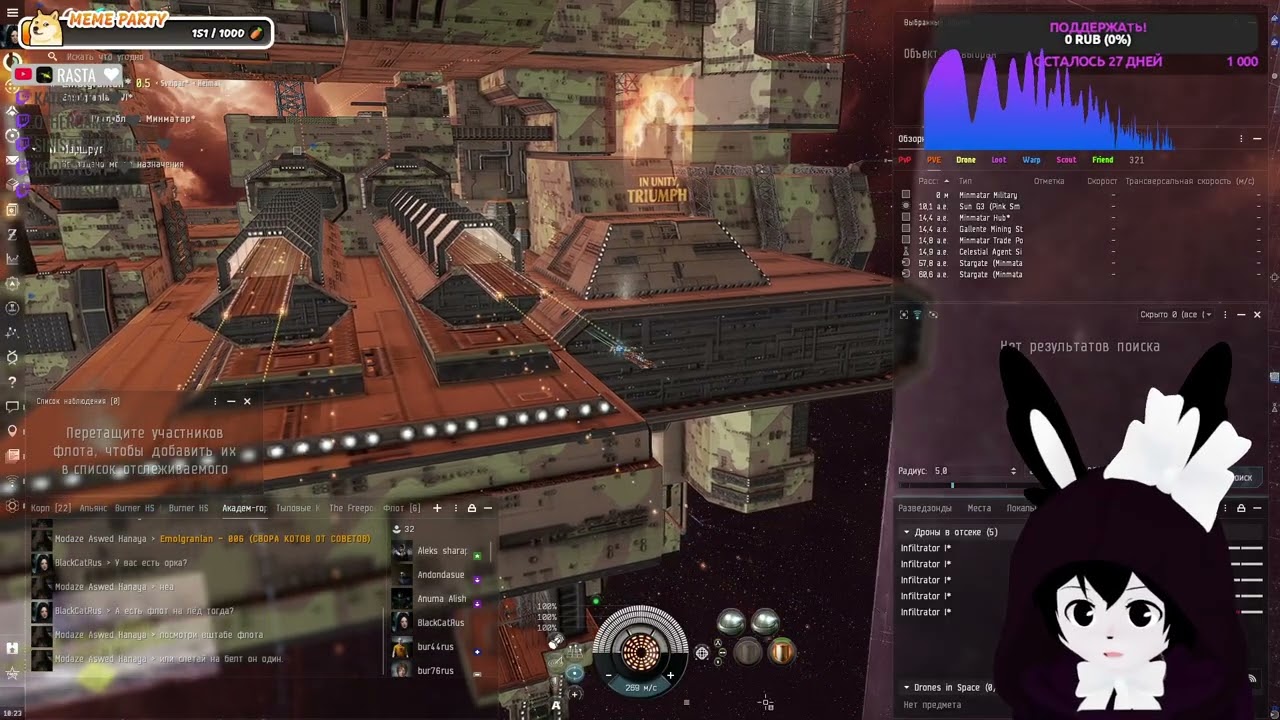
Task: Select Aleks sharap in the member list
Action: [x=441, y=551]
